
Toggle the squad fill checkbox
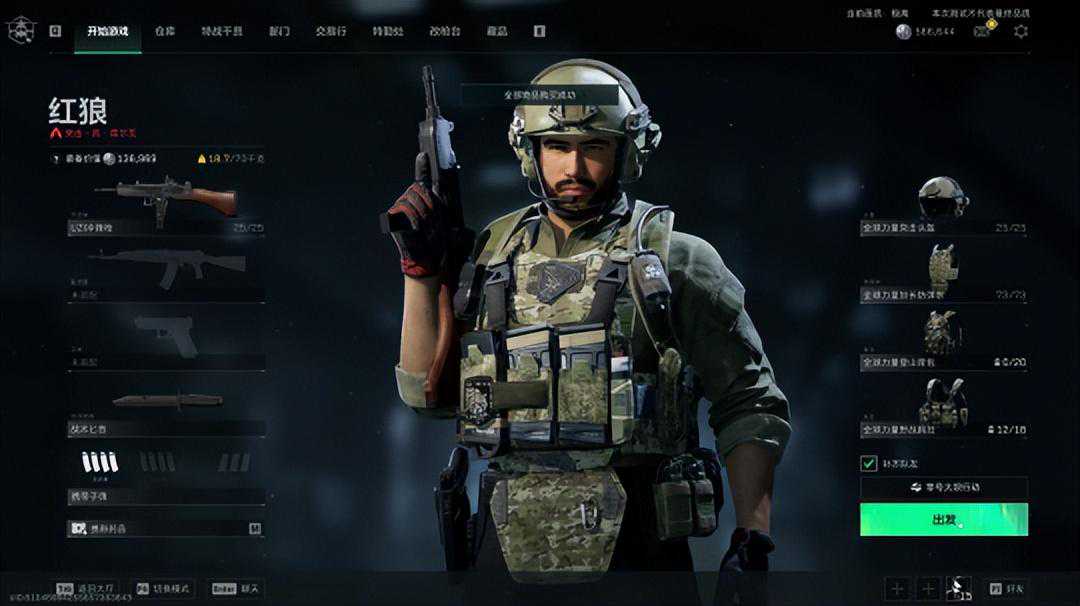(x=868, y=463)
